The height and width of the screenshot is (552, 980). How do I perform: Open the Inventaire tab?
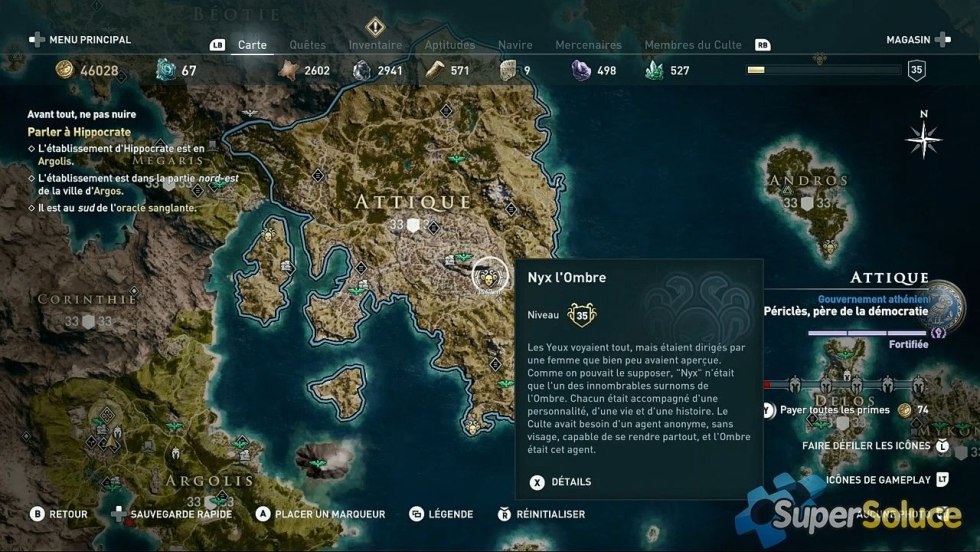375,45
